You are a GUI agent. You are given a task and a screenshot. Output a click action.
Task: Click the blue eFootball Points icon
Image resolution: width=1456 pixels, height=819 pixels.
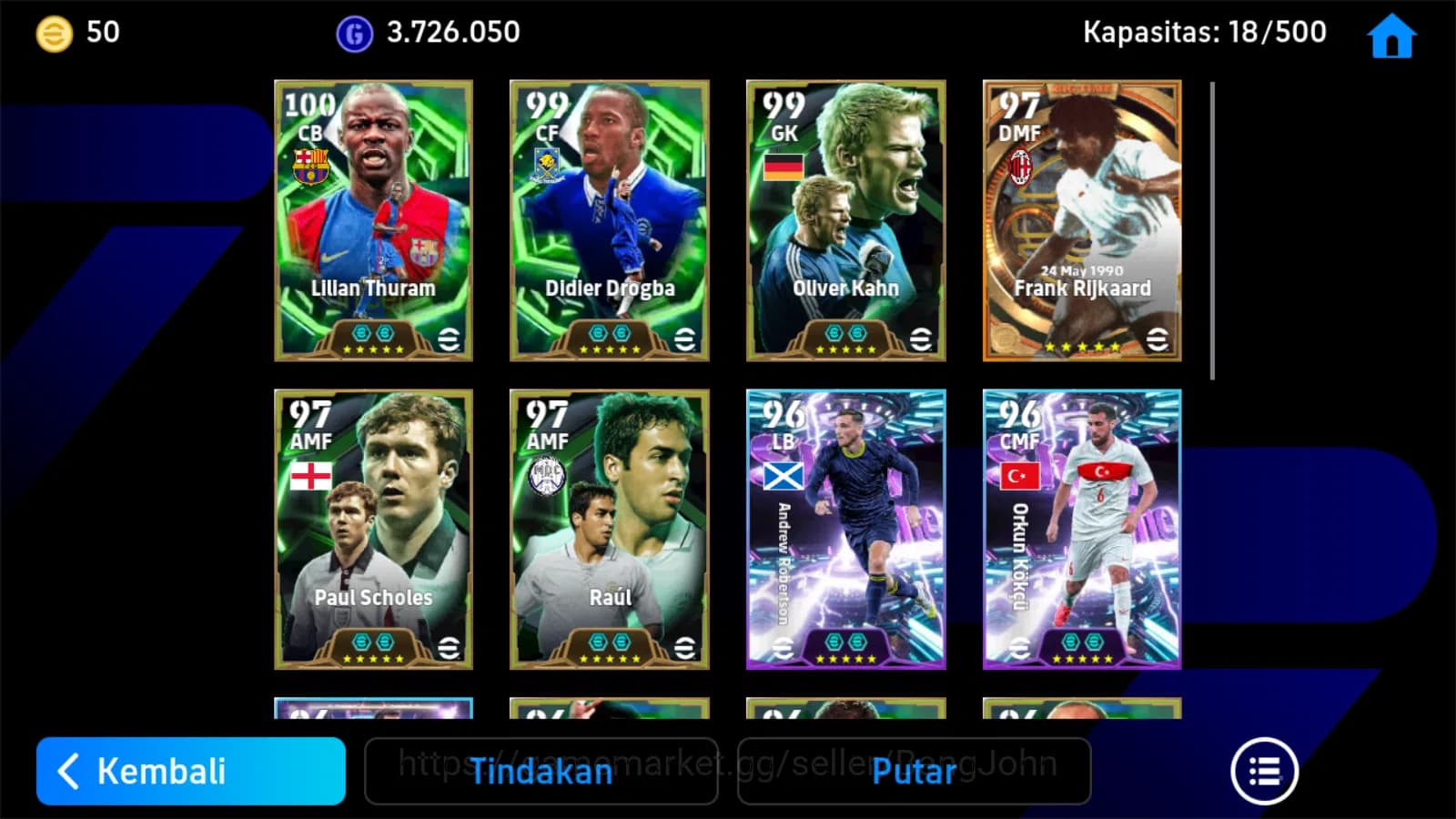(x=354, y=33)
